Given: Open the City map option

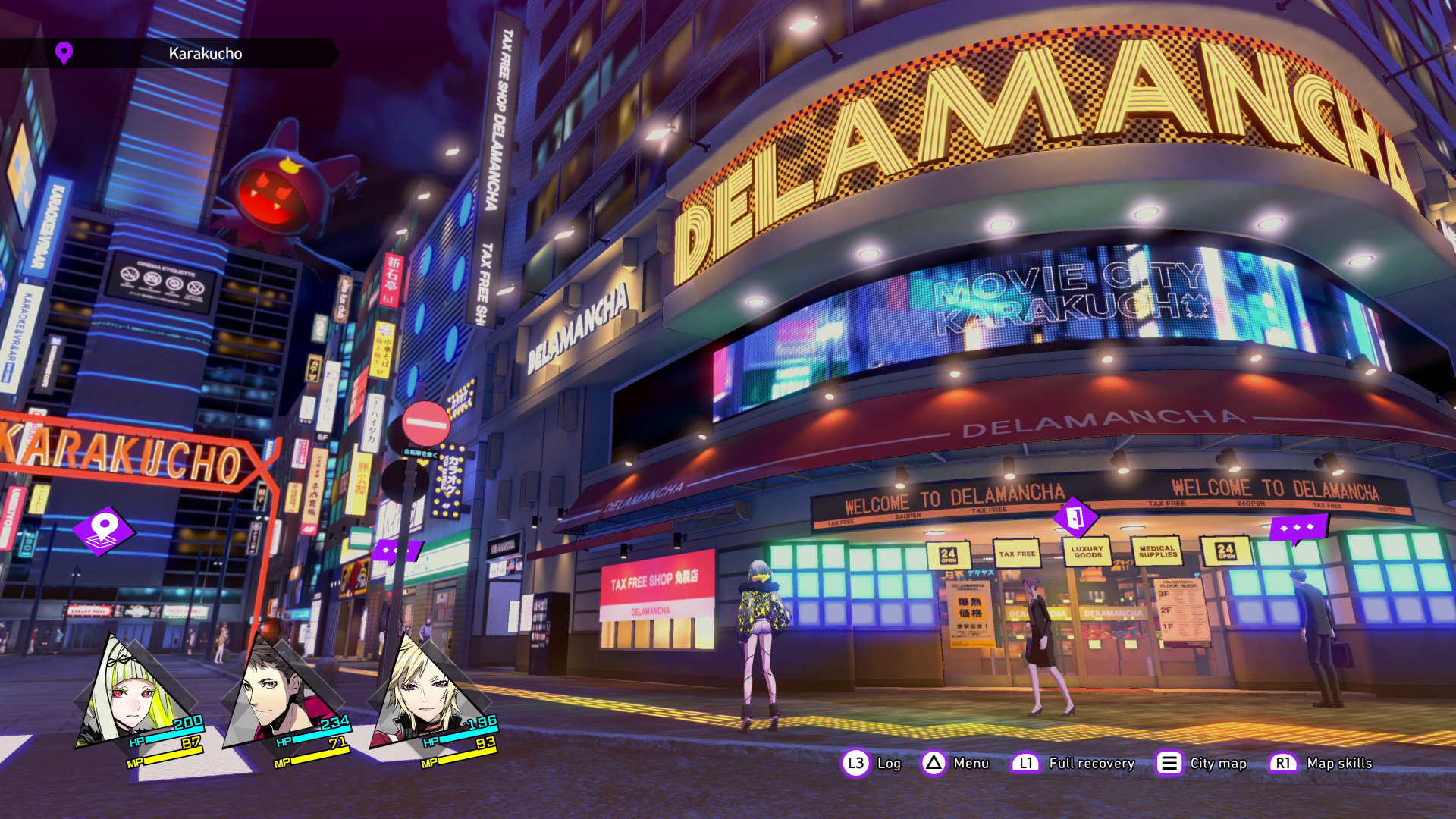Looking at the screenshot, I should point(1202,763).
